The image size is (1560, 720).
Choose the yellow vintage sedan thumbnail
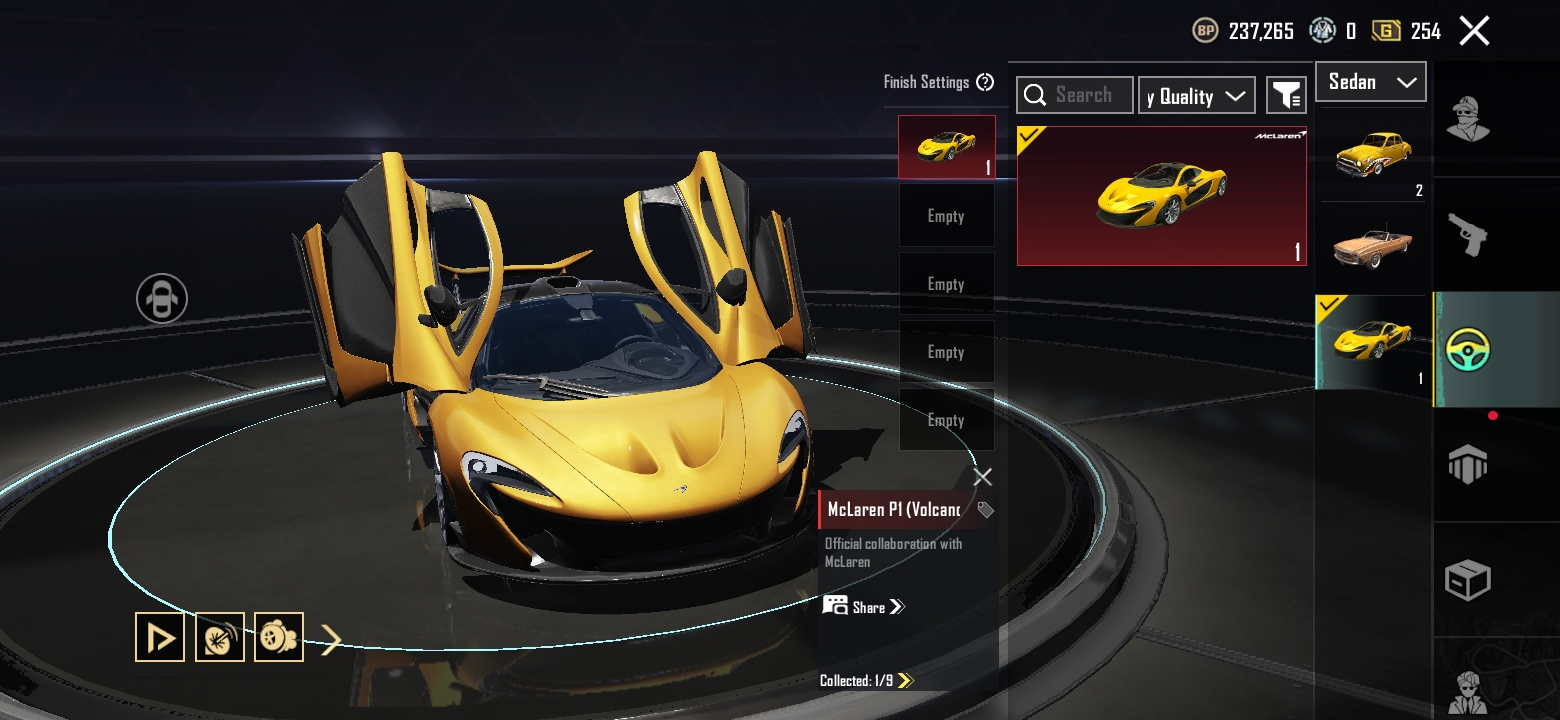point(1371,156)
